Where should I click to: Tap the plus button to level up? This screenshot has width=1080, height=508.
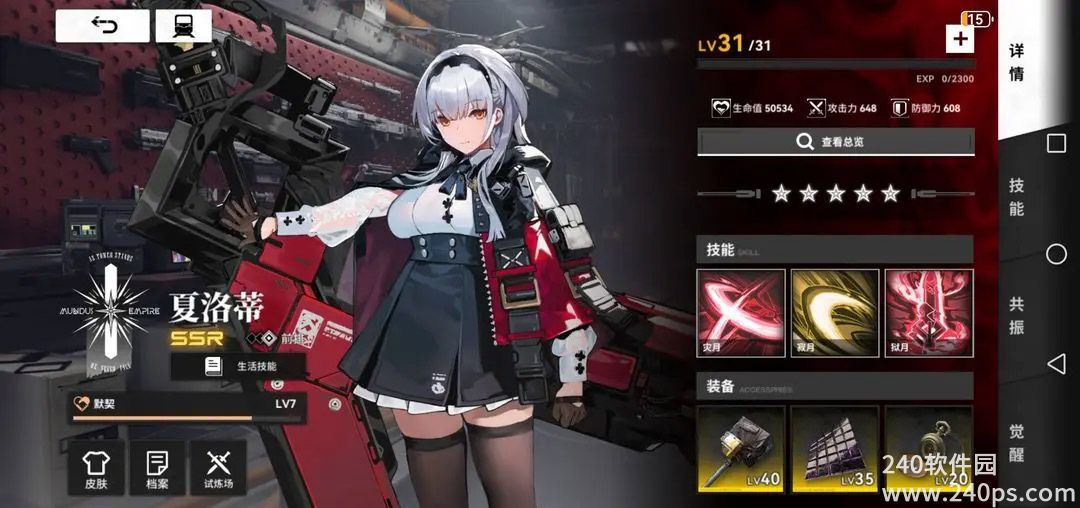(959, 39)
